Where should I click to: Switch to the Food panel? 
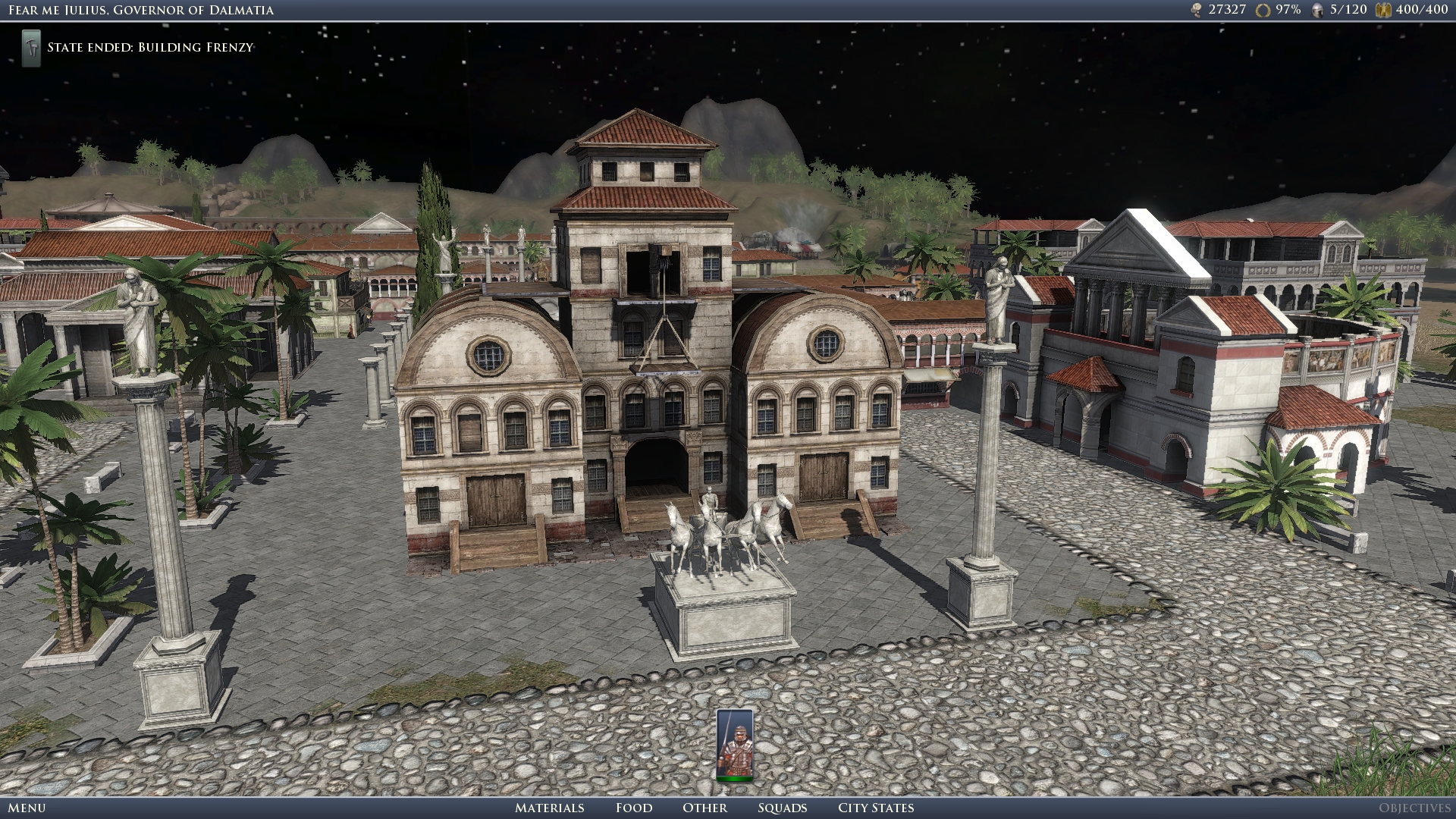(634, 808)
